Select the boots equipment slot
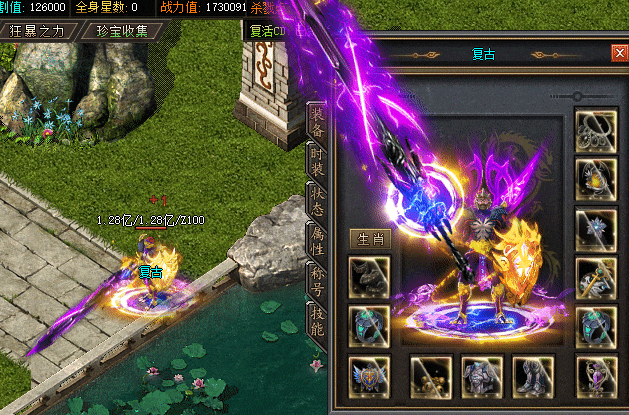 [532, 375]
